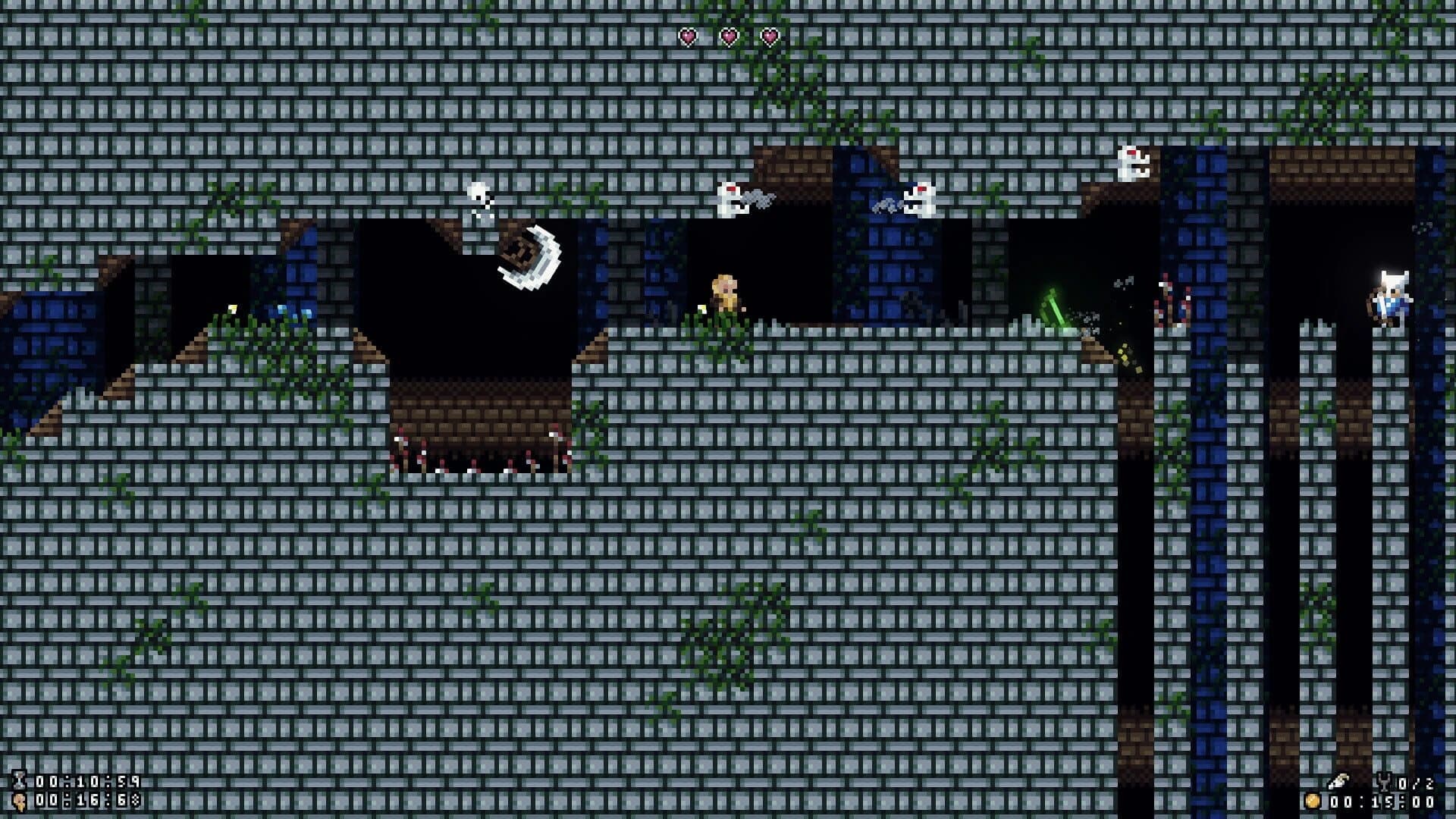Click the yellow torch in the dark alcove
The height and width of the screenshot is (819, 1456).
pos(231,307)
